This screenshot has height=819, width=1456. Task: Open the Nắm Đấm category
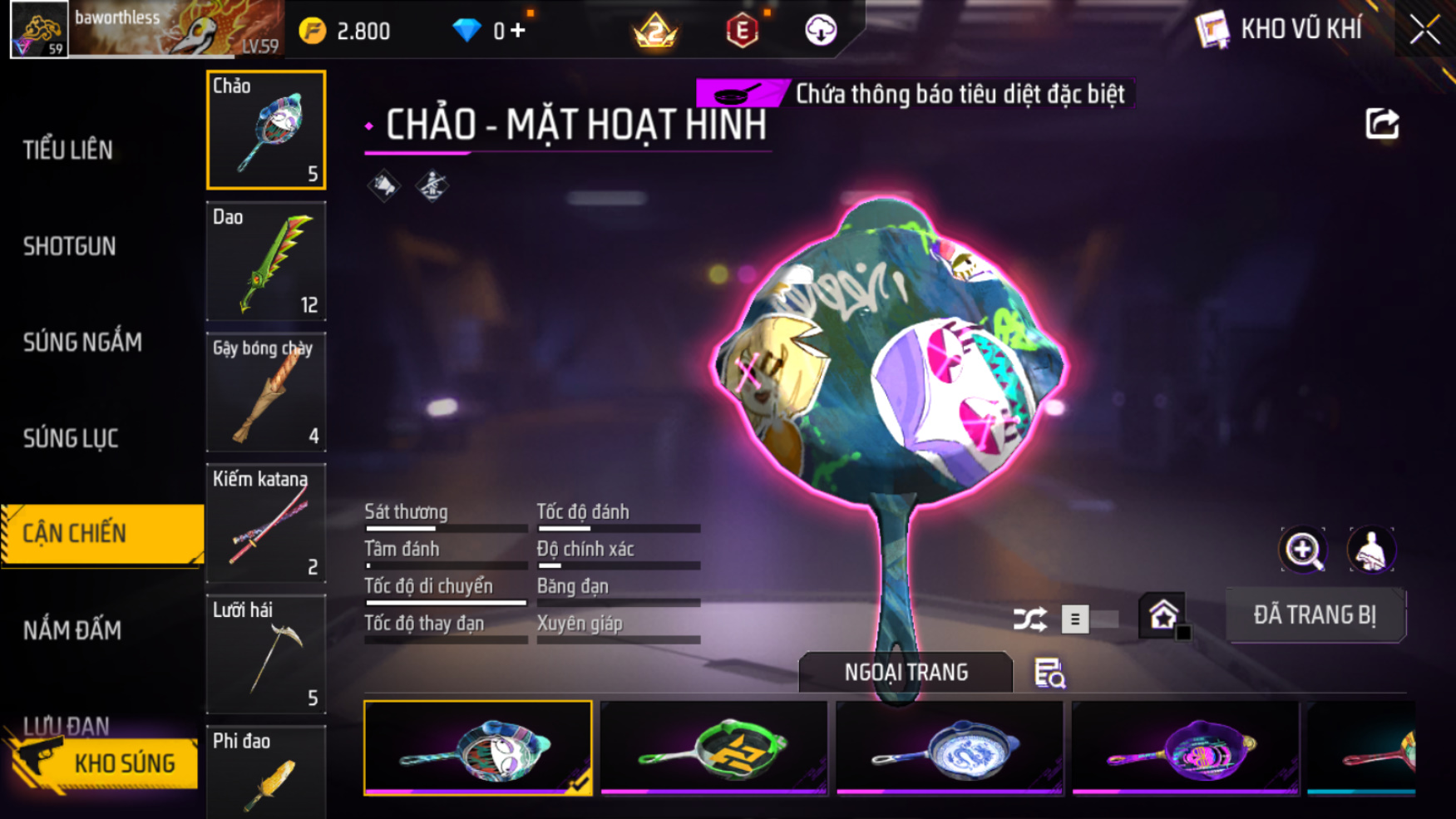pos(72,630)
